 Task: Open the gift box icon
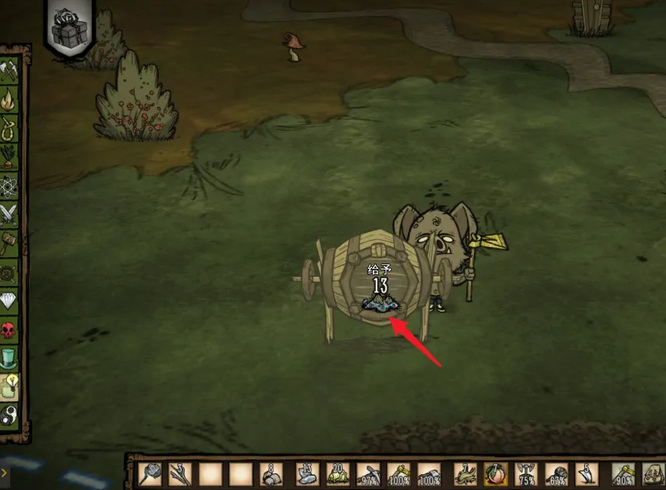70,27
